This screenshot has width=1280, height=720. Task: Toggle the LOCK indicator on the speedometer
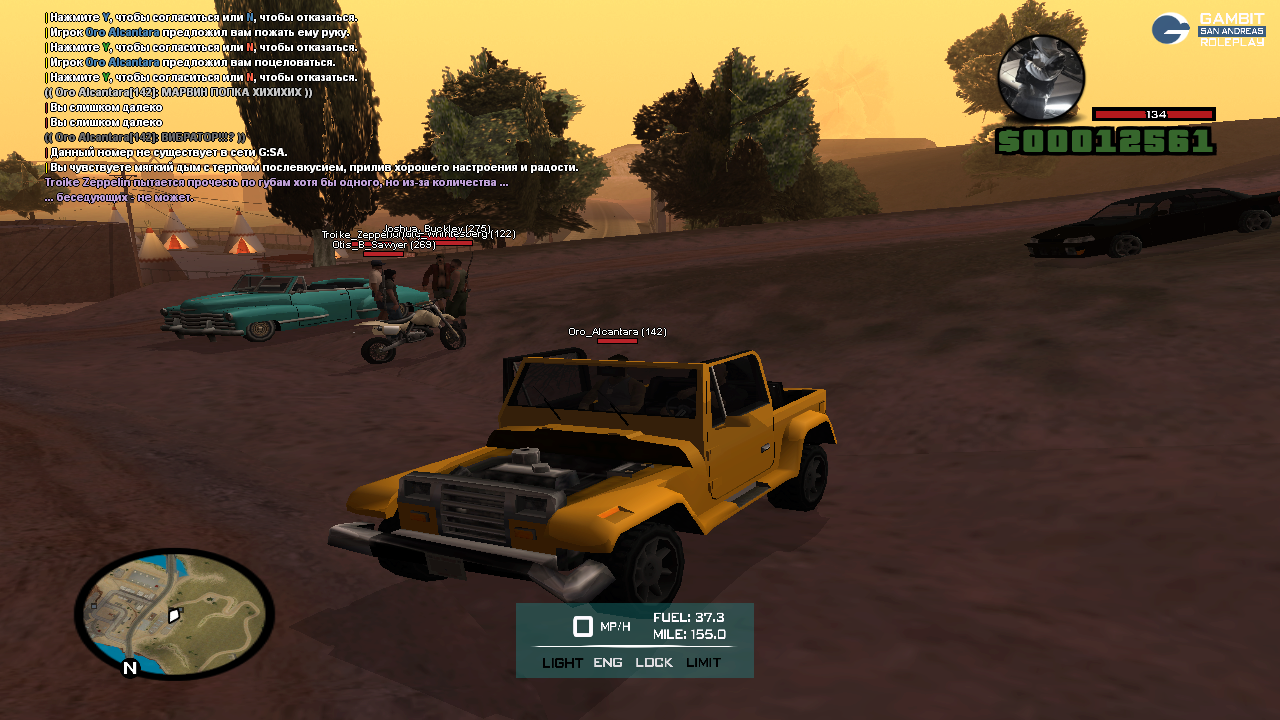654,662
